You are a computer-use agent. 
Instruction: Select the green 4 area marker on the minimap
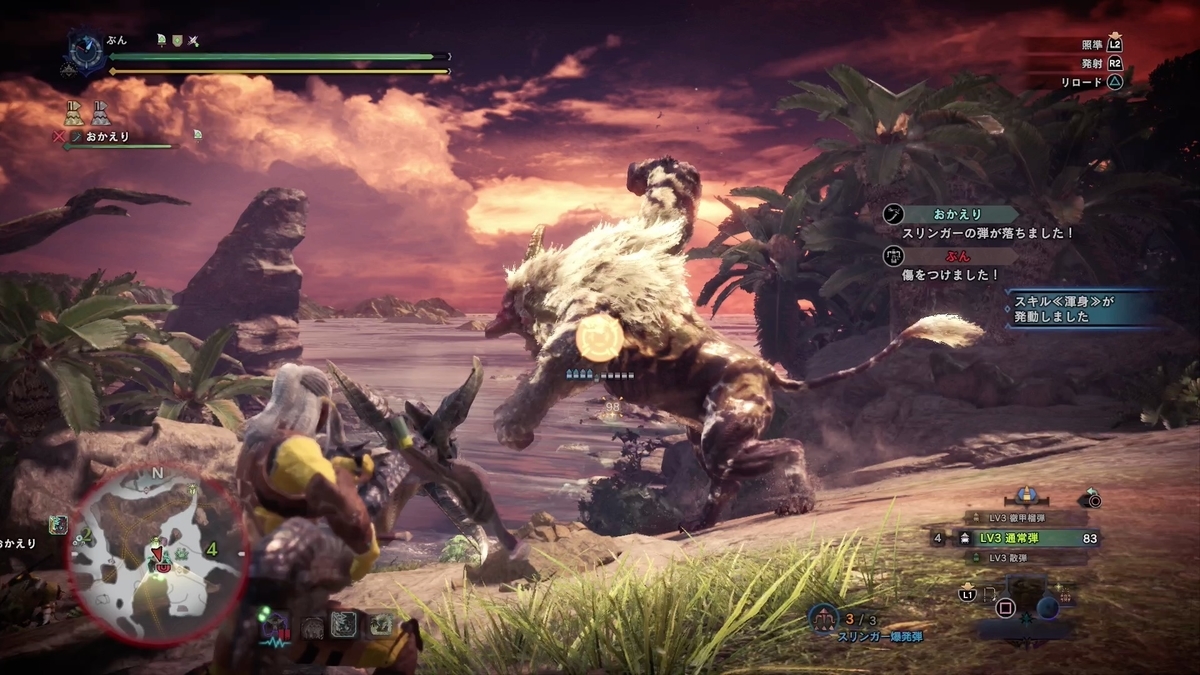(x=212, y=549)
